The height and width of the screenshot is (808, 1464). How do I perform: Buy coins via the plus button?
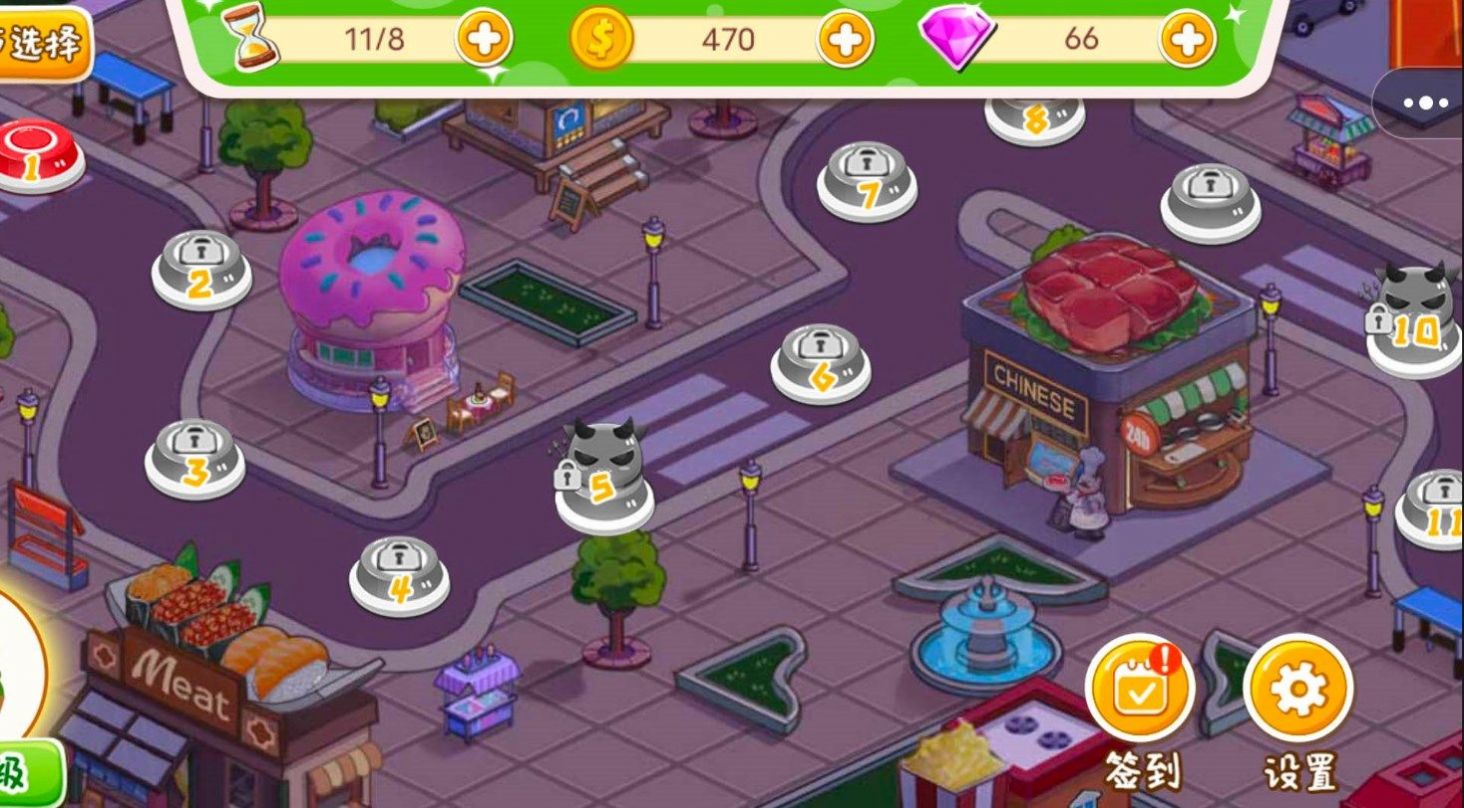(x=844, y=40)
